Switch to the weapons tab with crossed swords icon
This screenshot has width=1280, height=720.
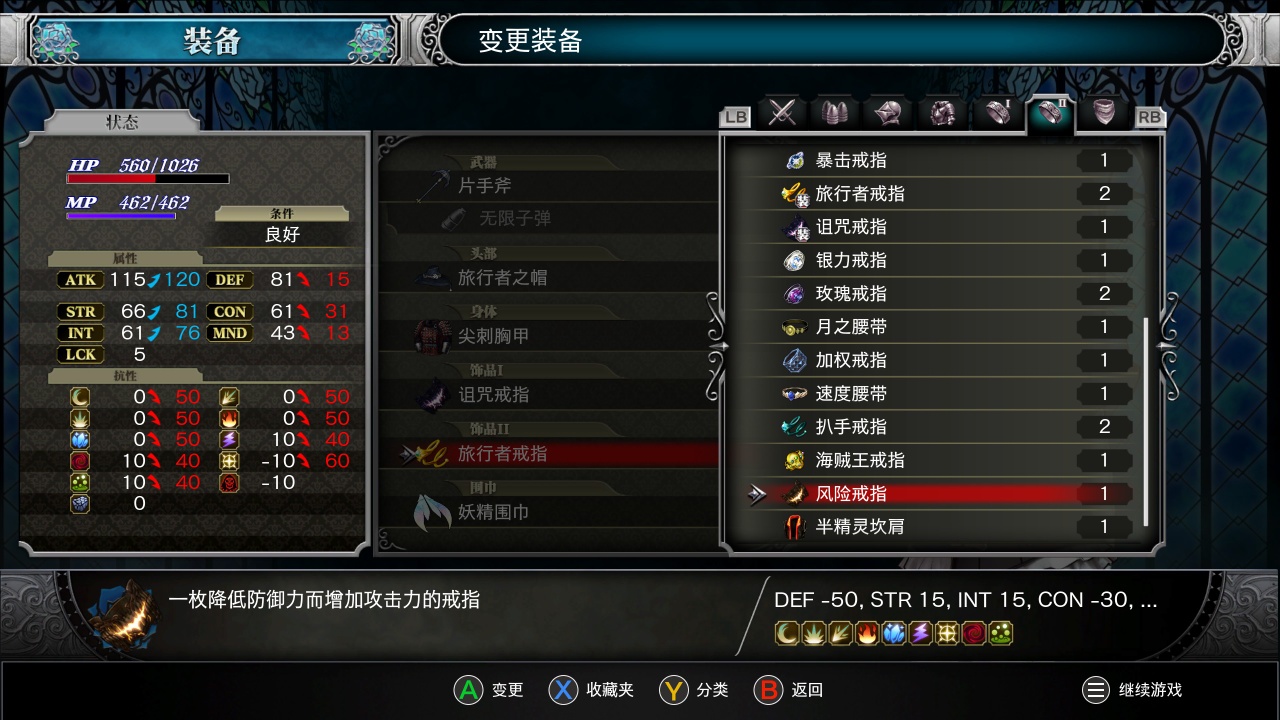coord(783,113)
